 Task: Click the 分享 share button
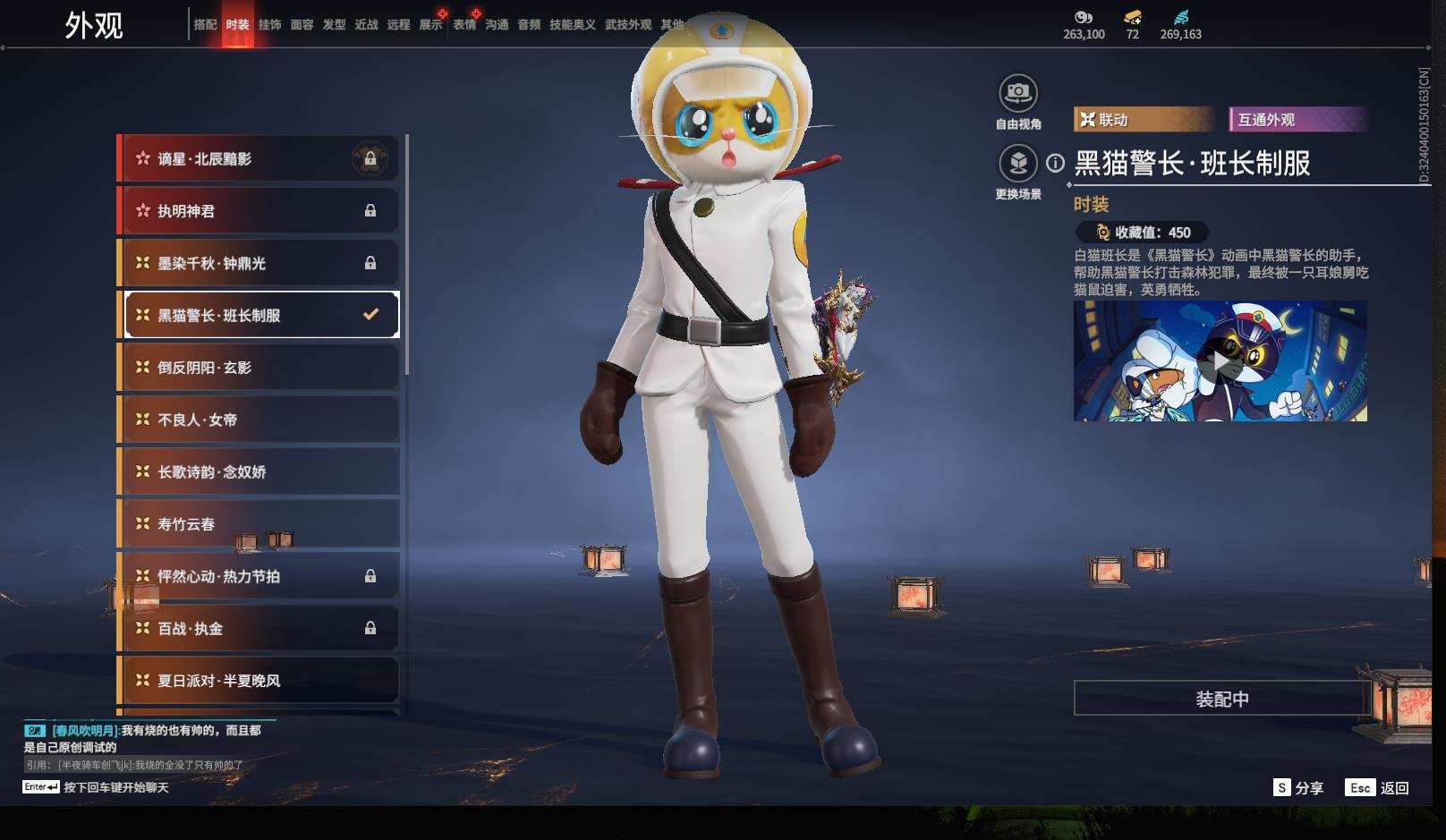(x=1298, y=787)
